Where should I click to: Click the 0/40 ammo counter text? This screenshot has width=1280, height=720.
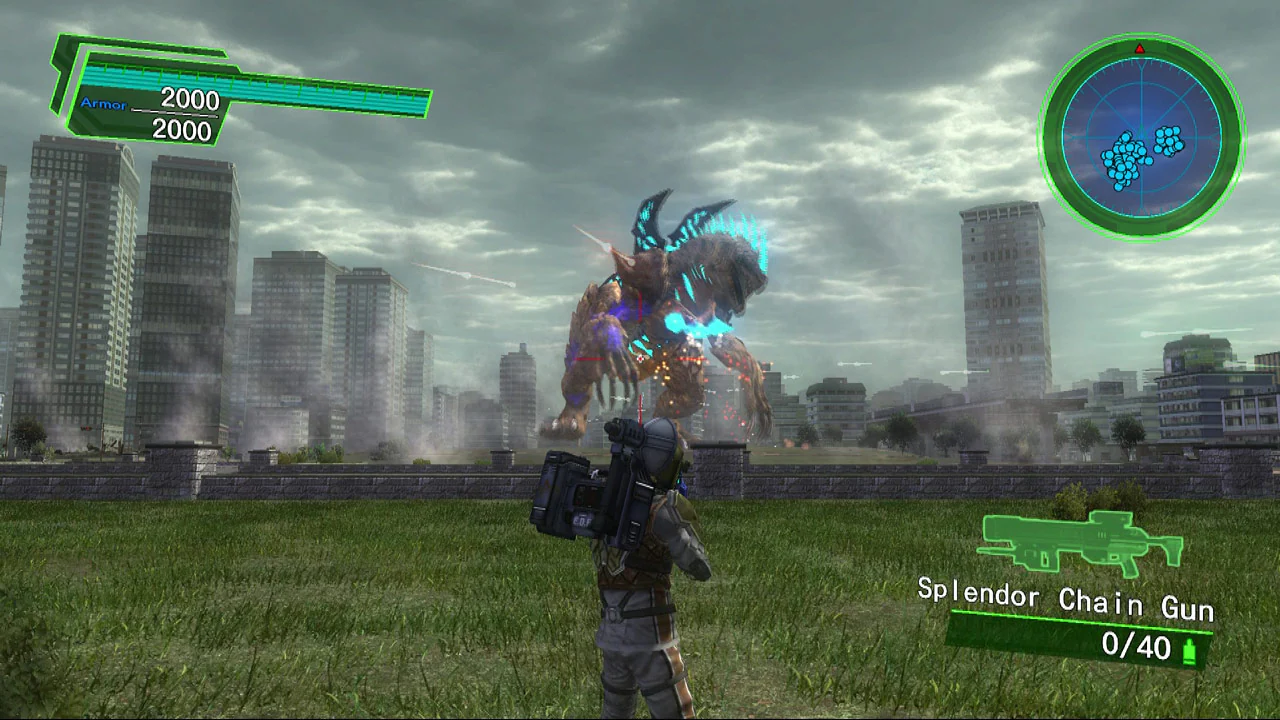(x=1139, y=648)
